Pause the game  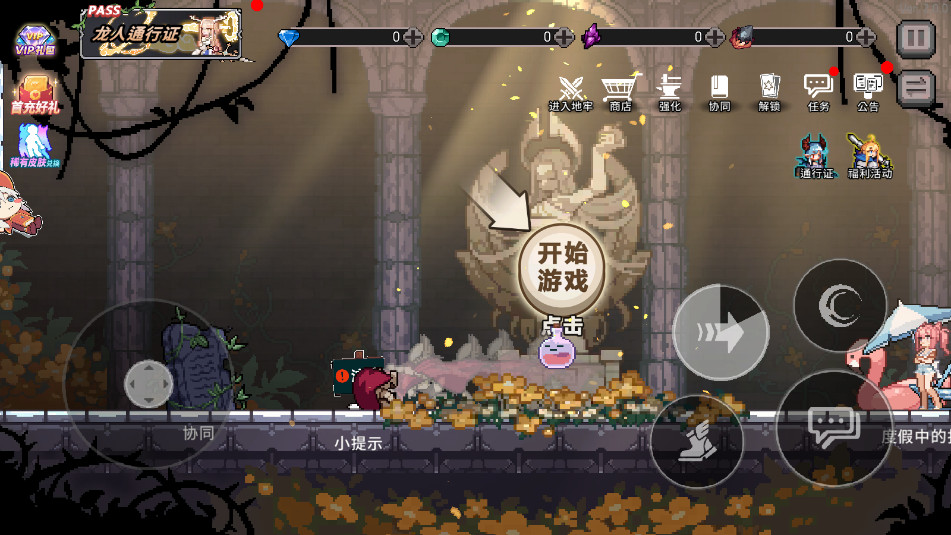(915, 39)
